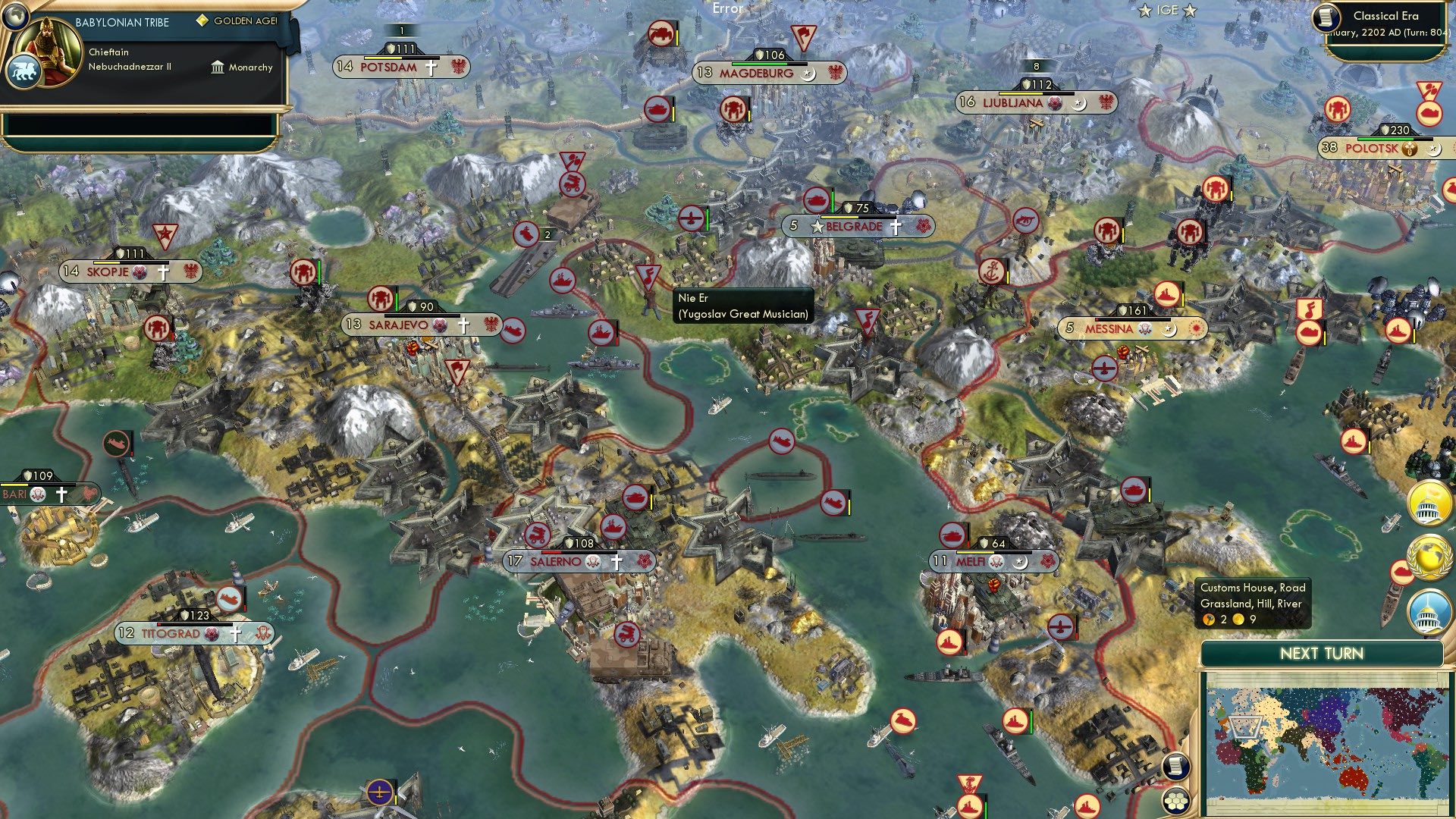Viewport: 1456px width, 819px height.
Task: Click Polotsk's green growth progress bar
Action: pyautogui.click(x=1385, y=139)
